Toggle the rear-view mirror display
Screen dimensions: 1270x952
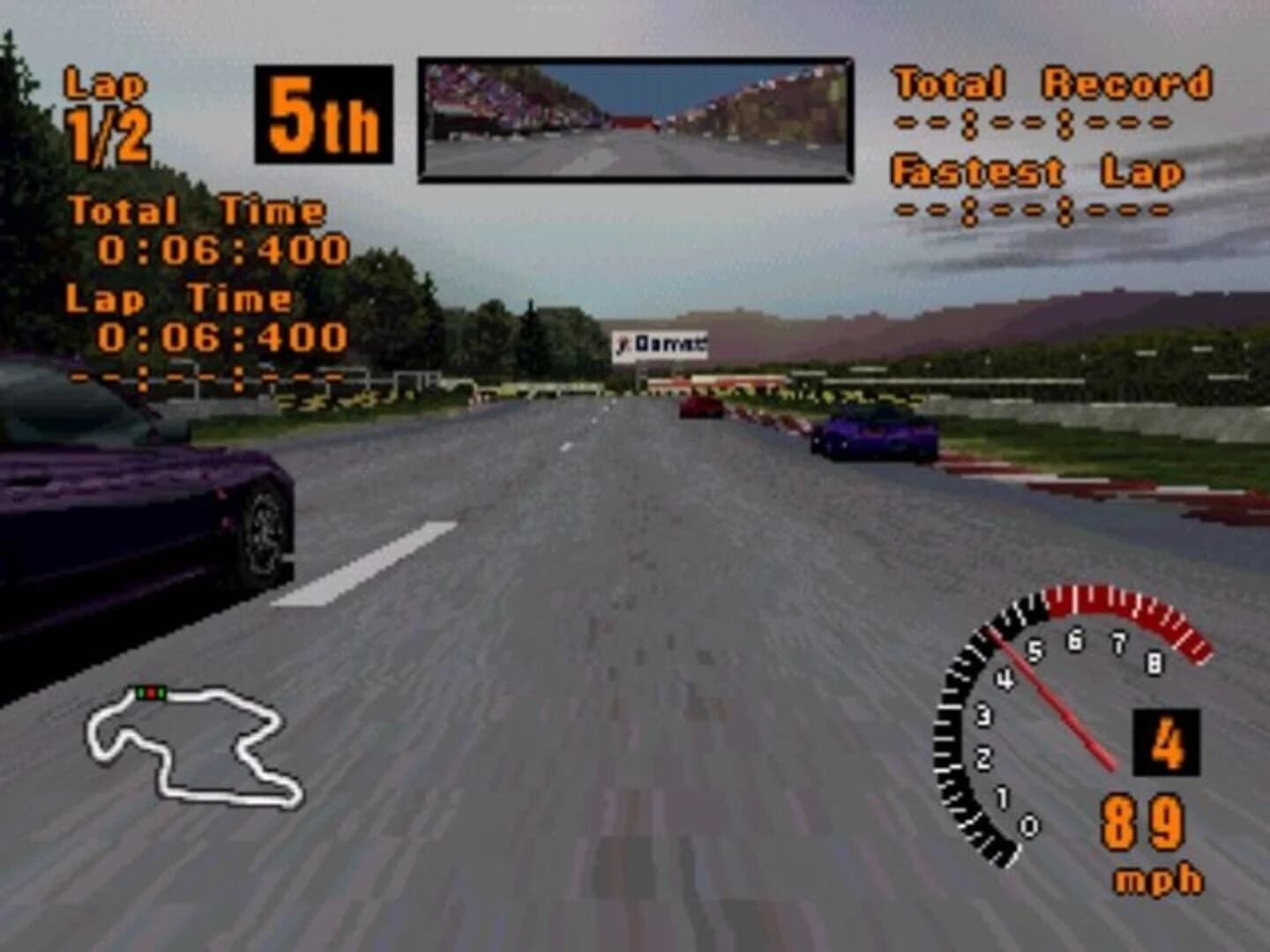click(x=633, y=117)
